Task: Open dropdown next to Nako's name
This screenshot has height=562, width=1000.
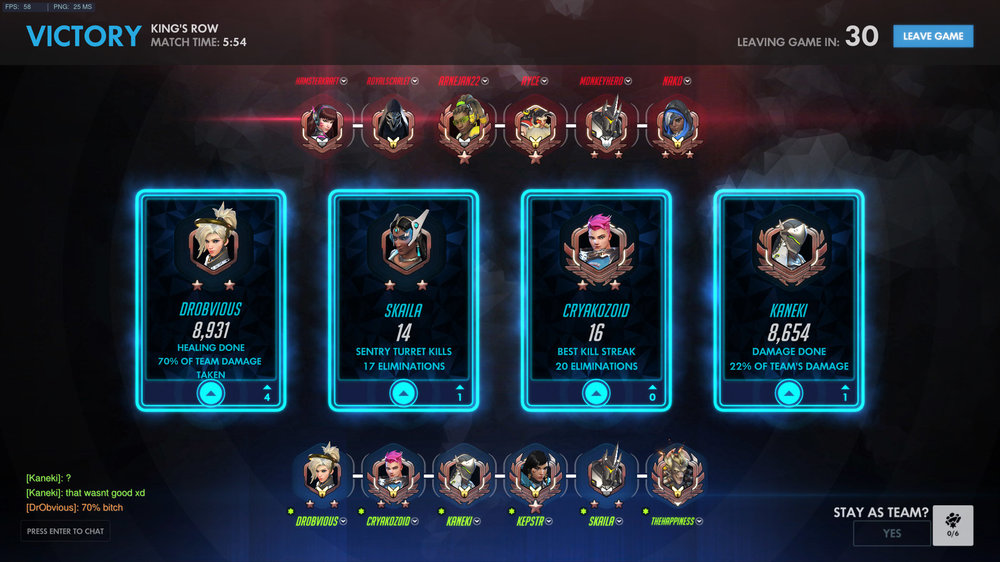Action: coord(687,81)
